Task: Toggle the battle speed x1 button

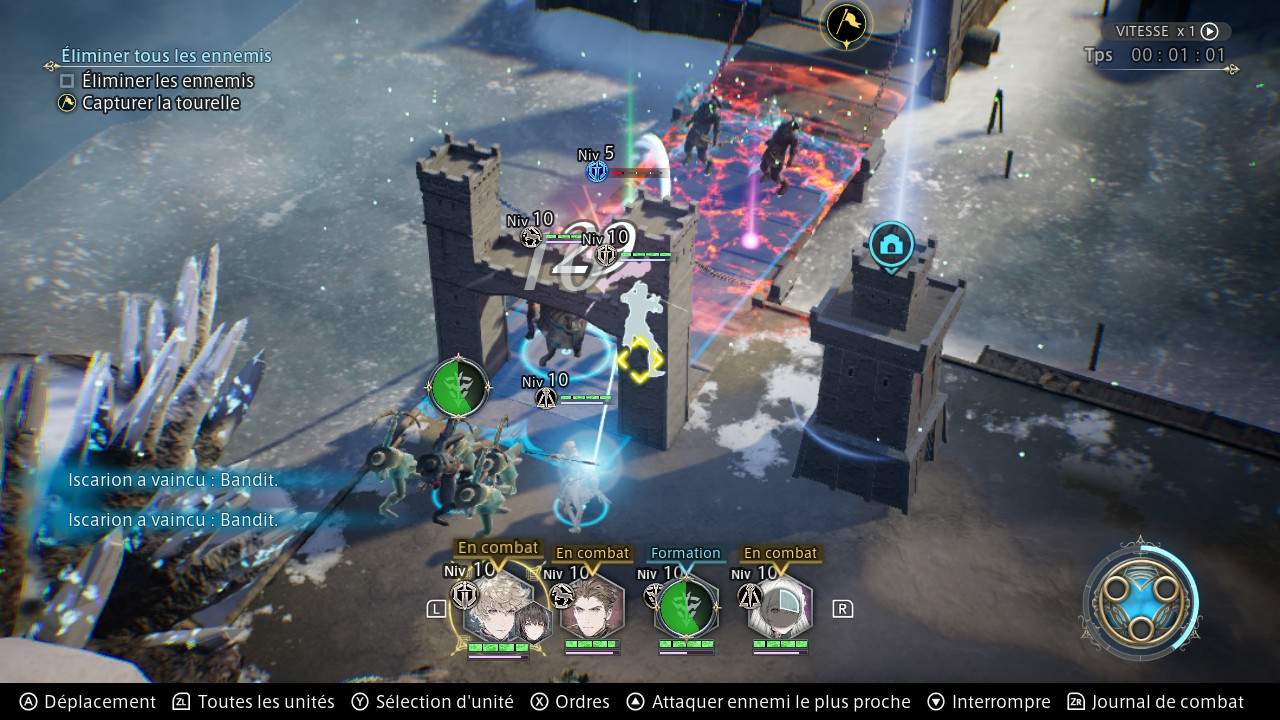Action: click(1165, 32)
